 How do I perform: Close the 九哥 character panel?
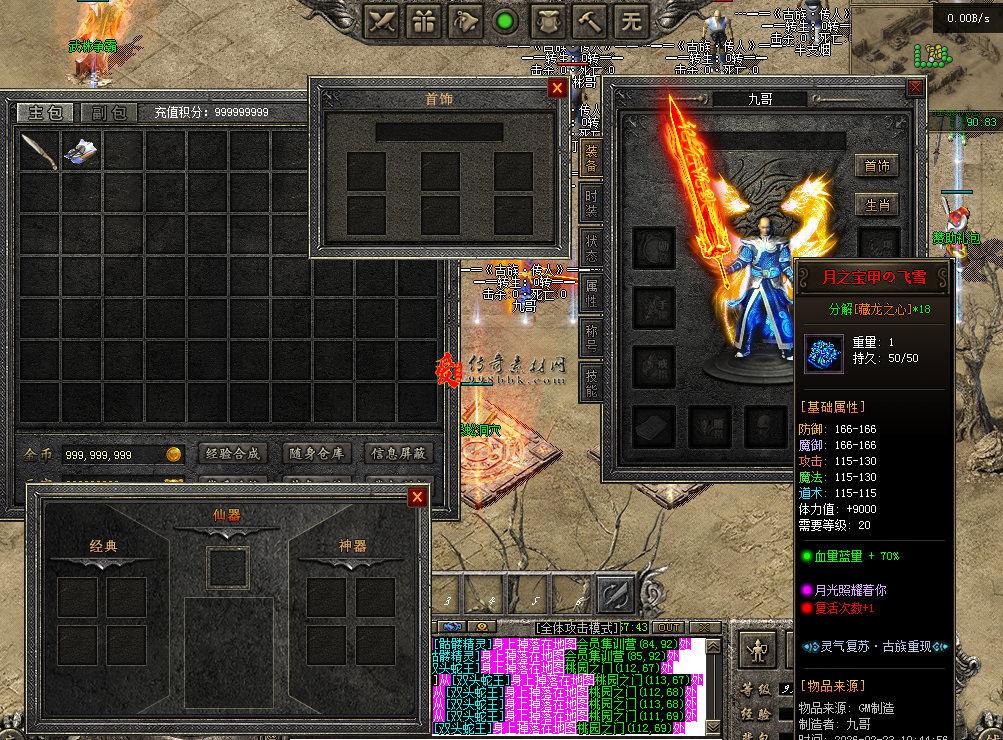(915, 88)
